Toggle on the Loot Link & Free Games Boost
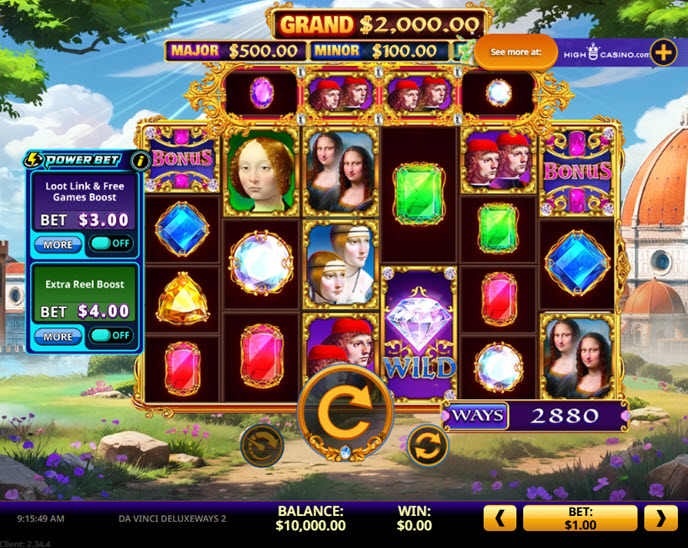 [110, 244]
